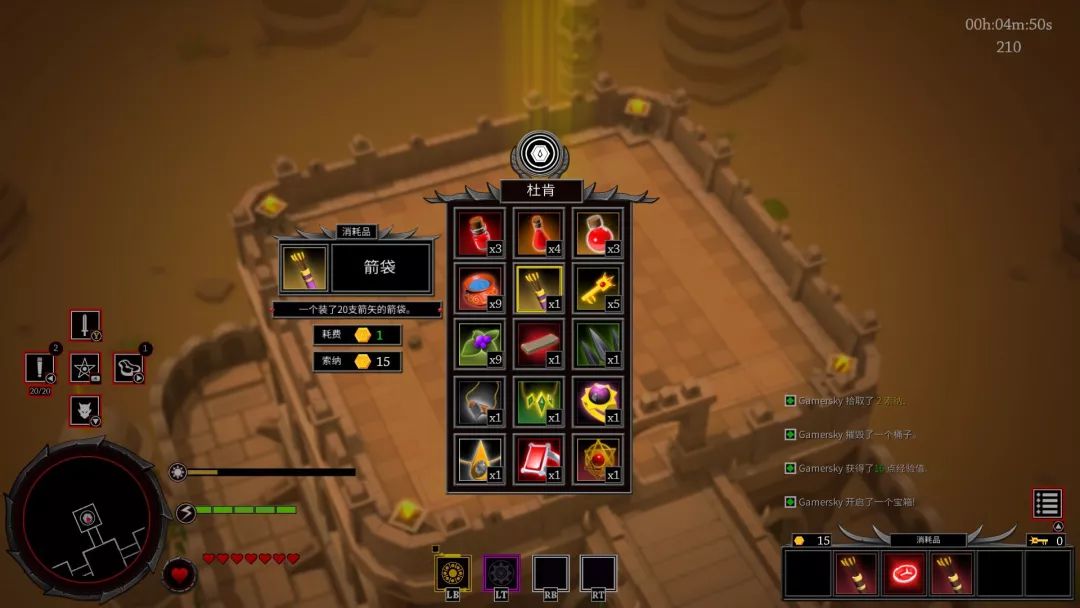
Task: Choose the clay pot with blue liquid
Action: (x=480, y=290)
